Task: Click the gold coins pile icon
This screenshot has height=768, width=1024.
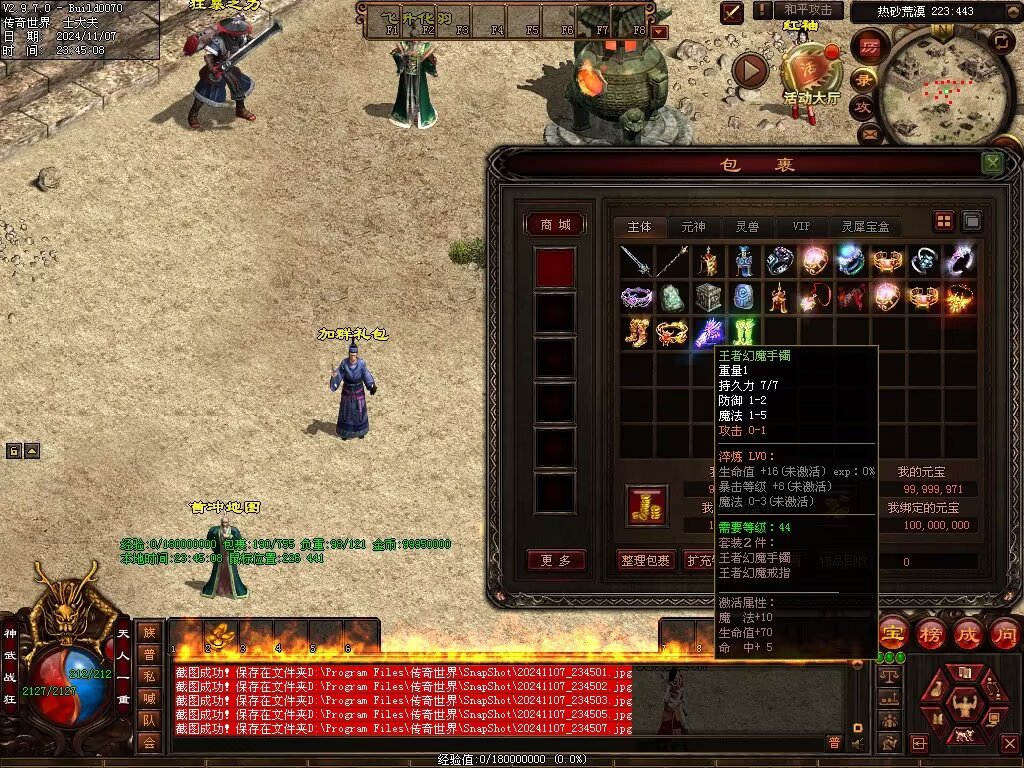Action: [647, 505]
